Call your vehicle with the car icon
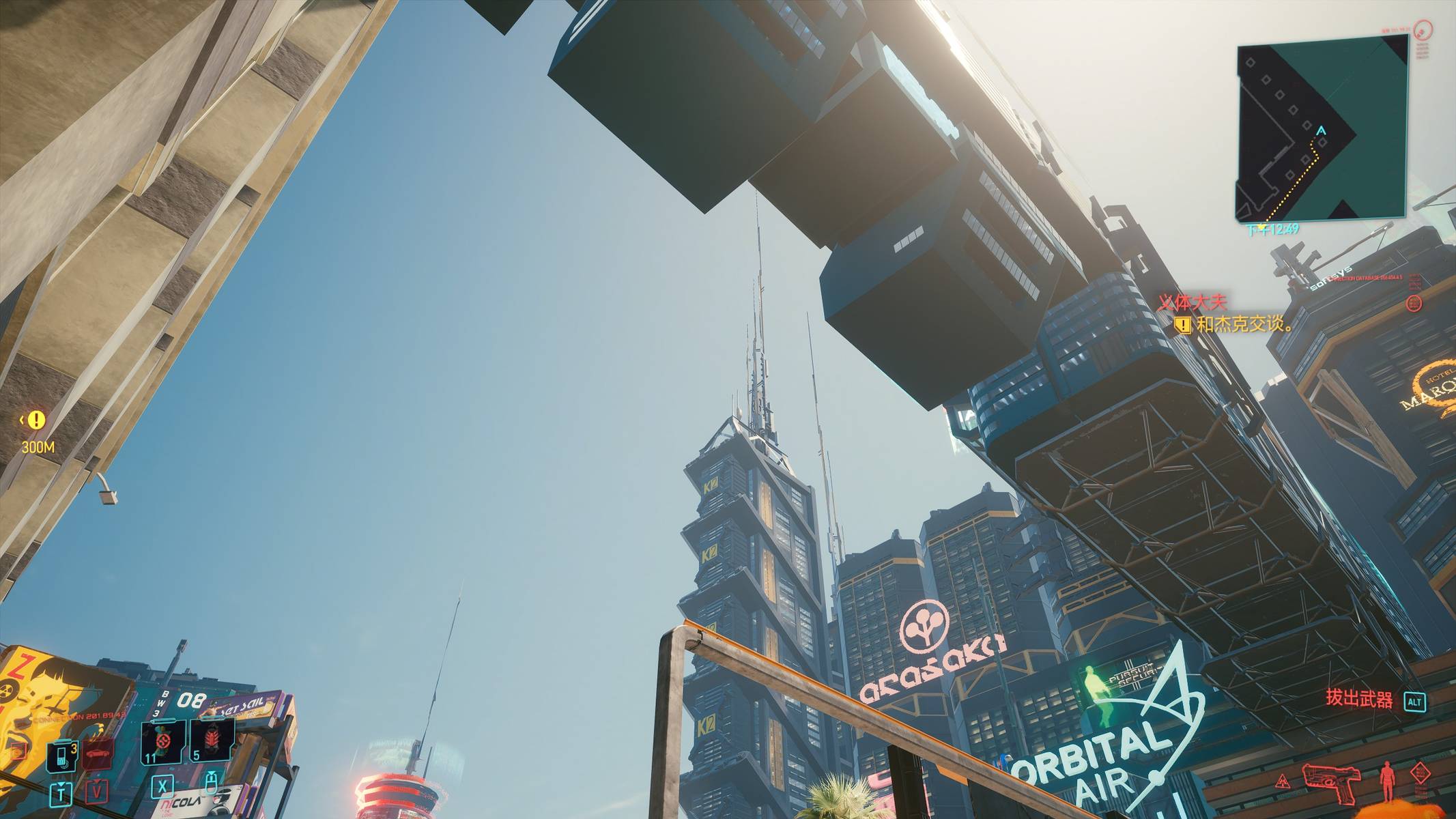 point(97,753)
